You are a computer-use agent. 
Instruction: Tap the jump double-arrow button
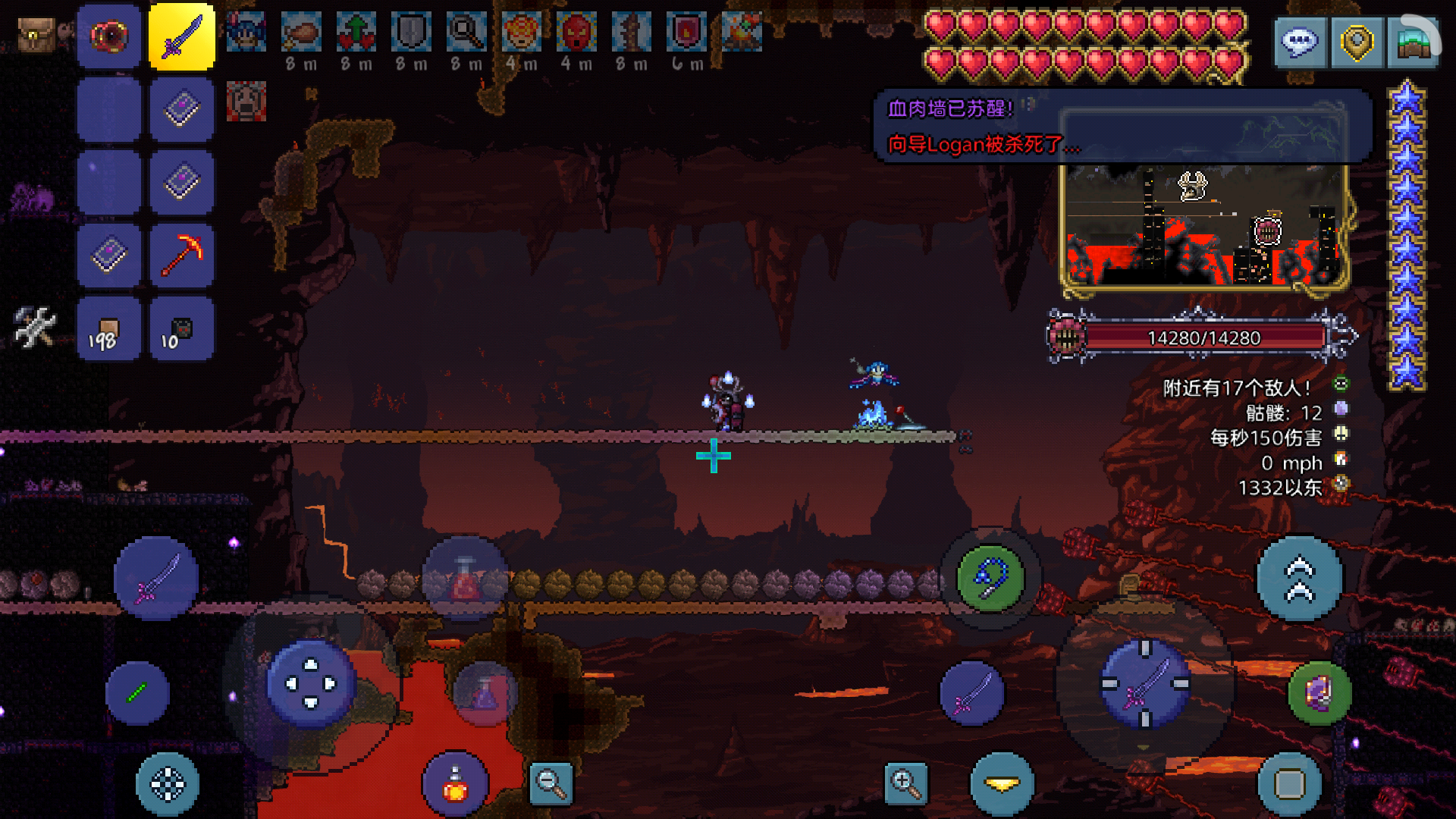[x=1299, y=579]
